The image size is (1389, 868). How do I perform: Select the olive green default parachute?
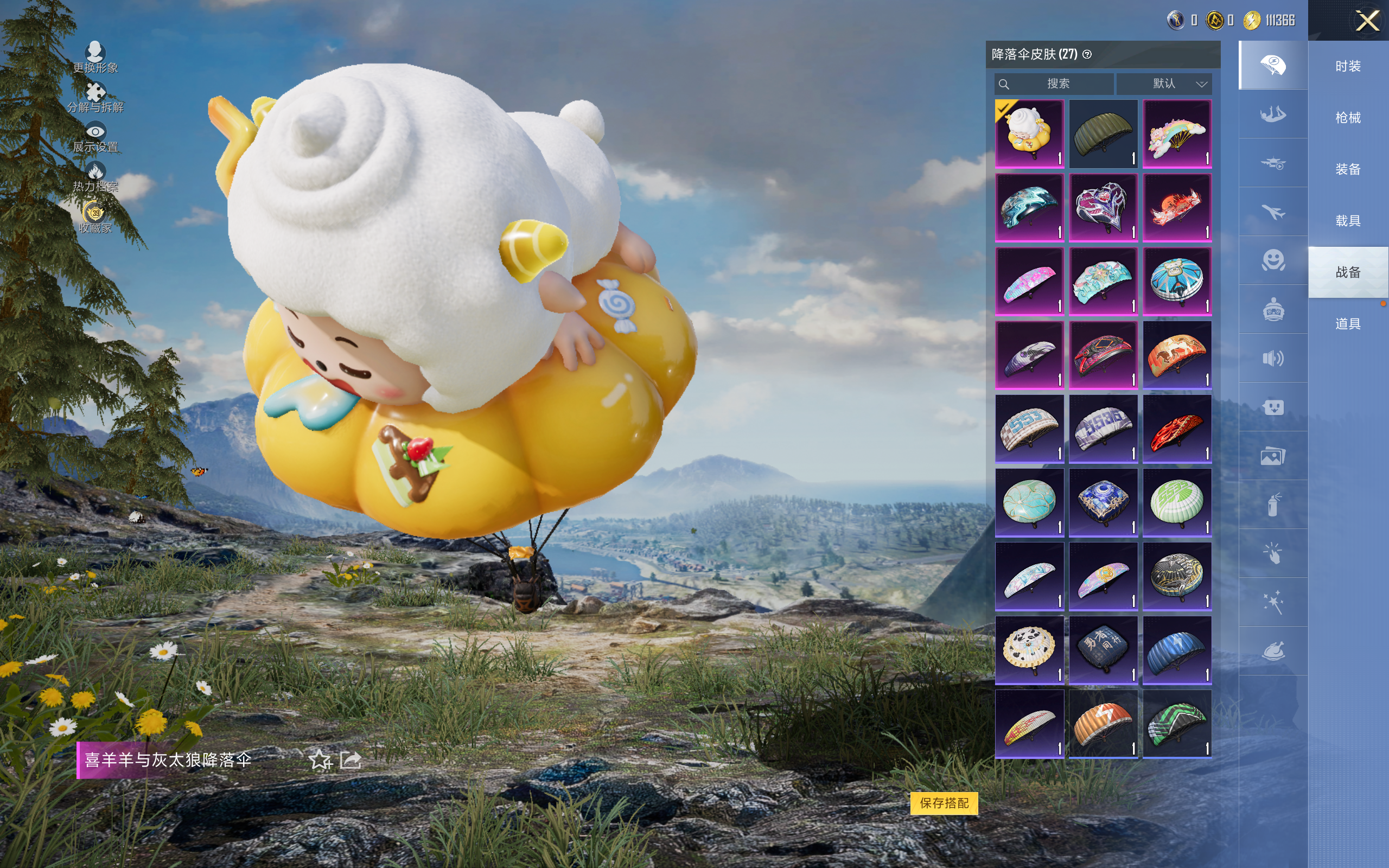click(x=1103, y=134)
